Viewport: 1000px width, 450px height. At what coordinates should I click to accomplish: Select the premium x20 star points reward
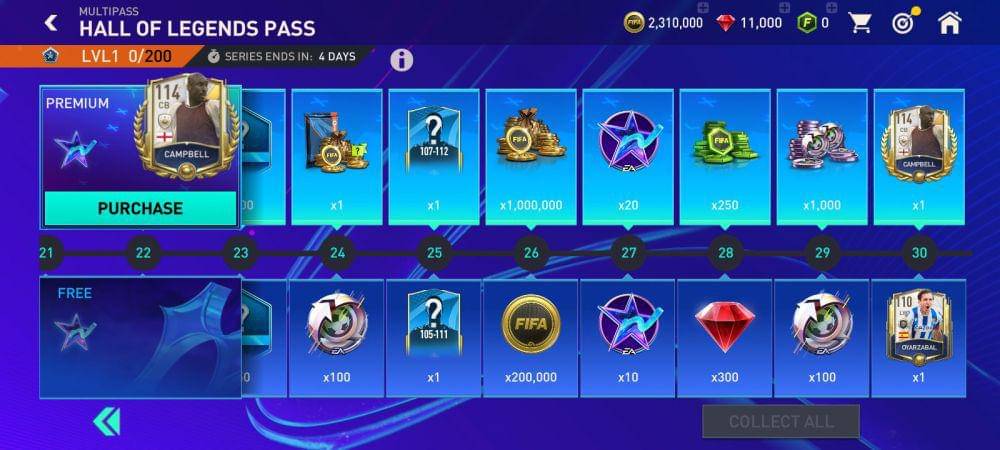[628, 156]
